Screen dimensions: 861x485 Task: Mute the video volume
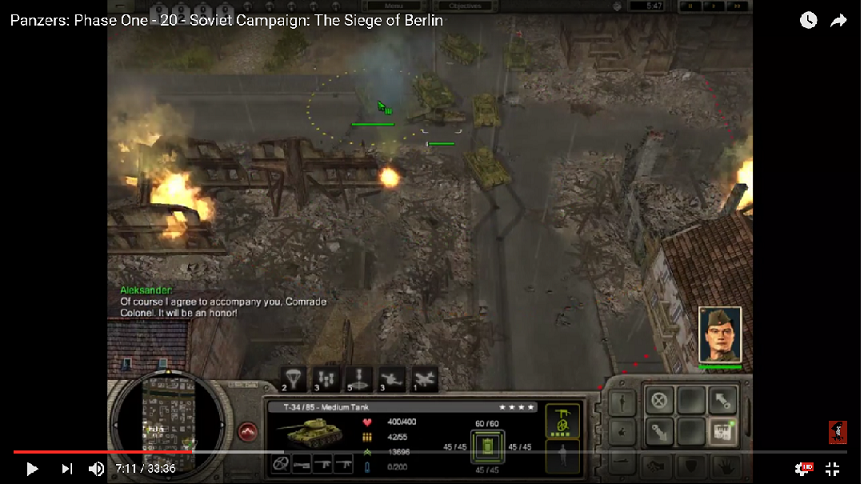[96, 468]
